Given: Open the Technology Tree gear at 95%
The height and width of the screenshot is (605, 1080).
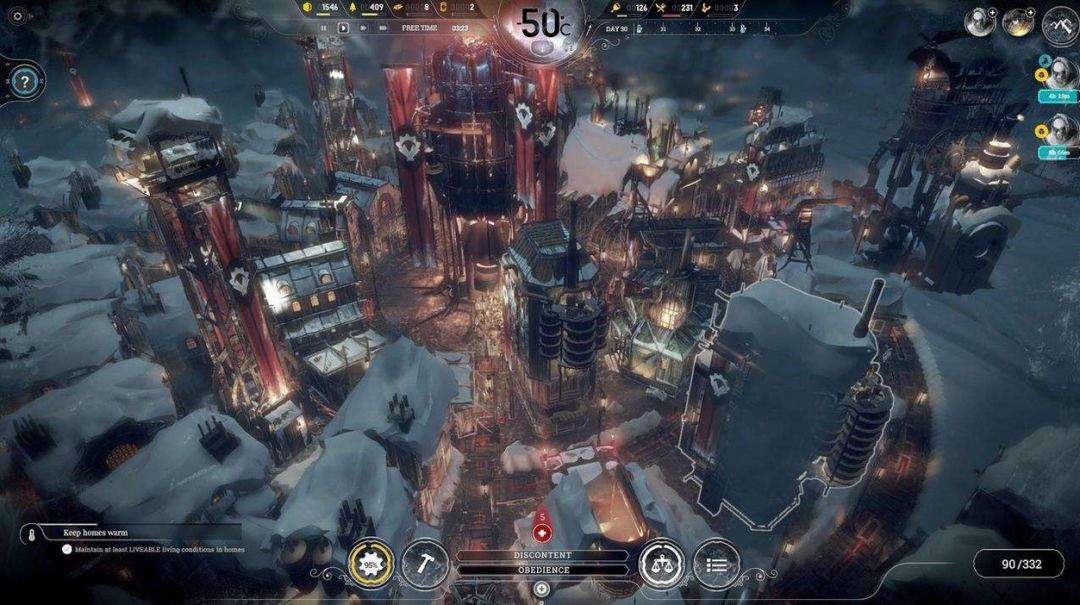Looking at the screenshot, I should [x=370, y=564].
